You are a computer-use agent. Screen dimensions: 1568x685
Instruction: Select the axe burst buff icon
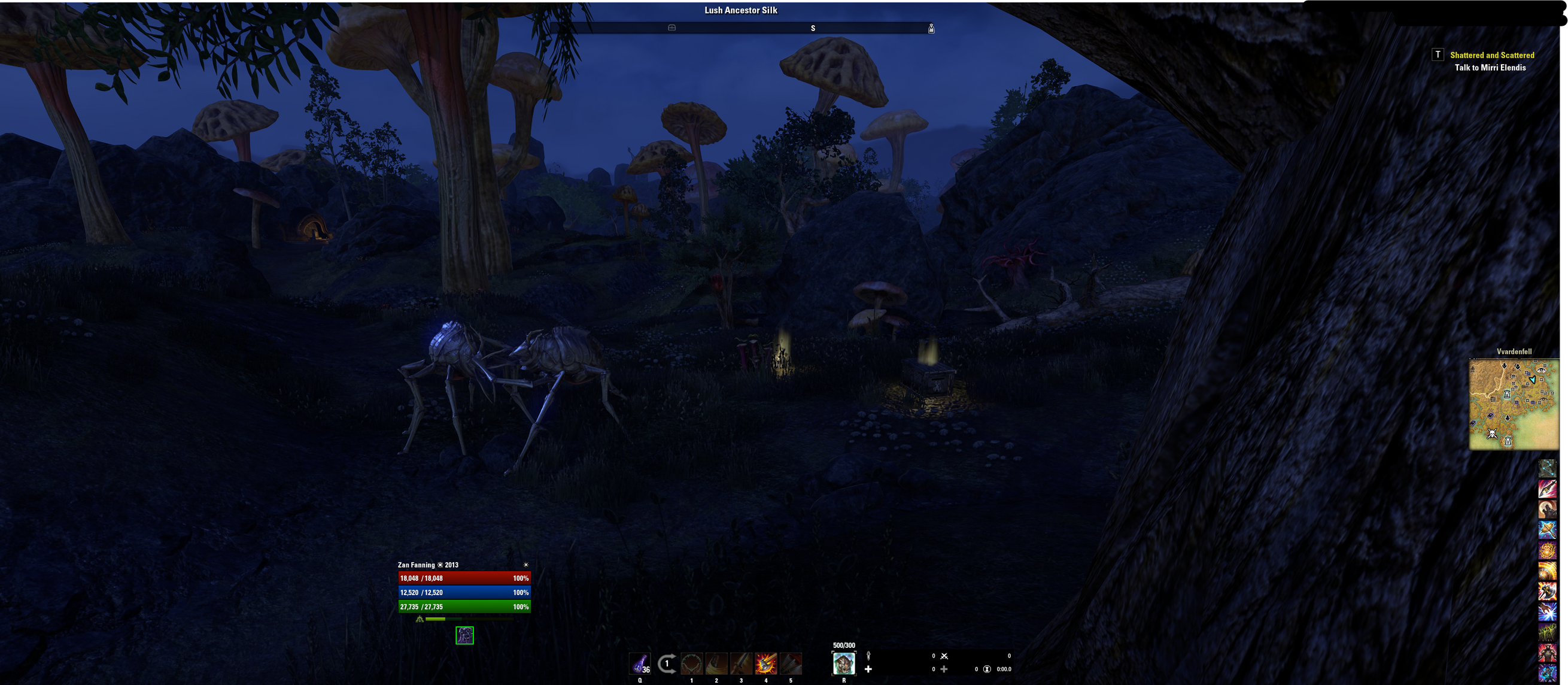tap(1546, 591)
